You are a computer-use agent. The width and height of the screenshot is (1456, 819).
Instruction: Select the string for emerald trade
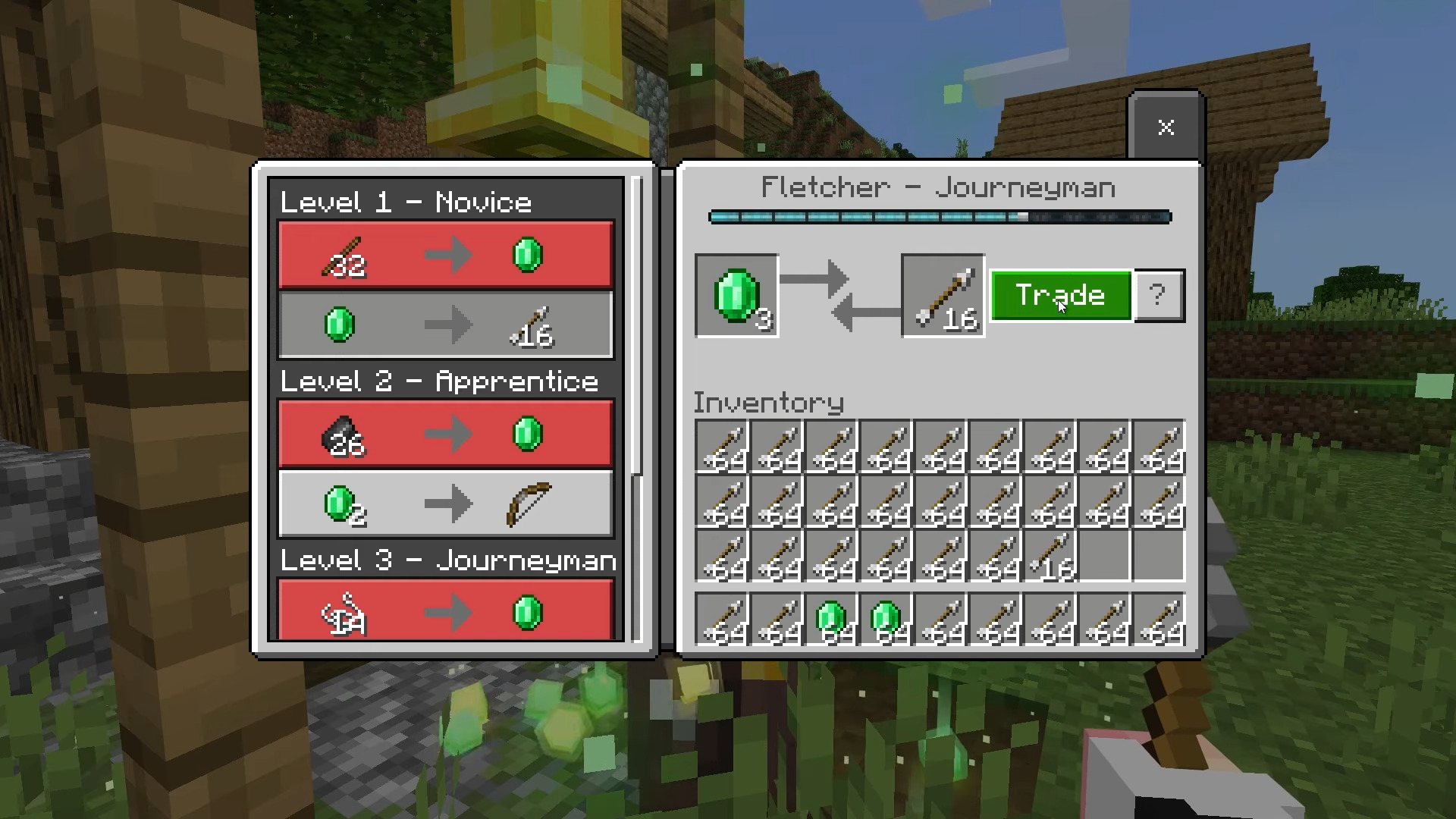[446, 611]
